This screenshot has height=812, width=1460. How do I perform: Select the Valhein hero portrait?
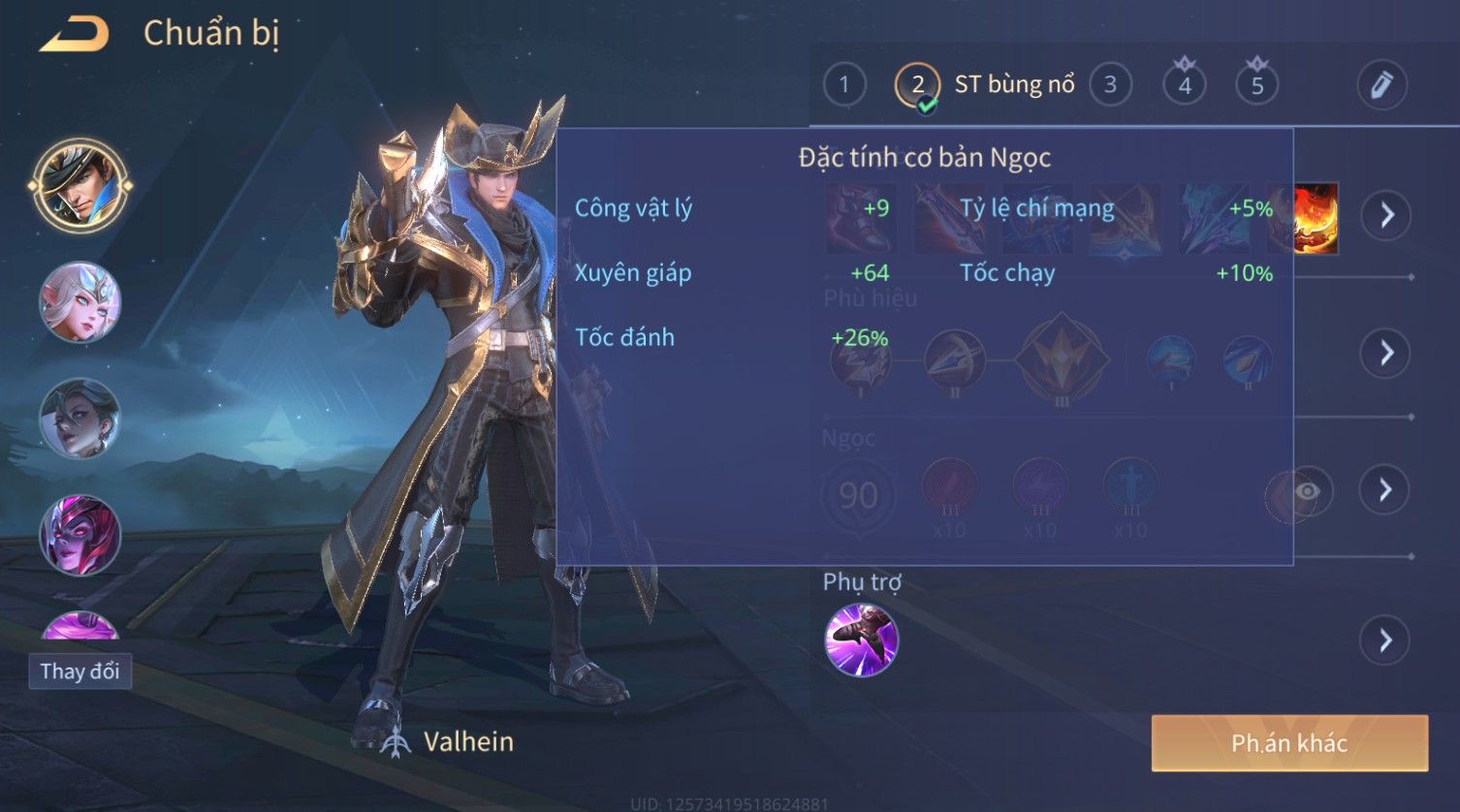tap(79, 185)
